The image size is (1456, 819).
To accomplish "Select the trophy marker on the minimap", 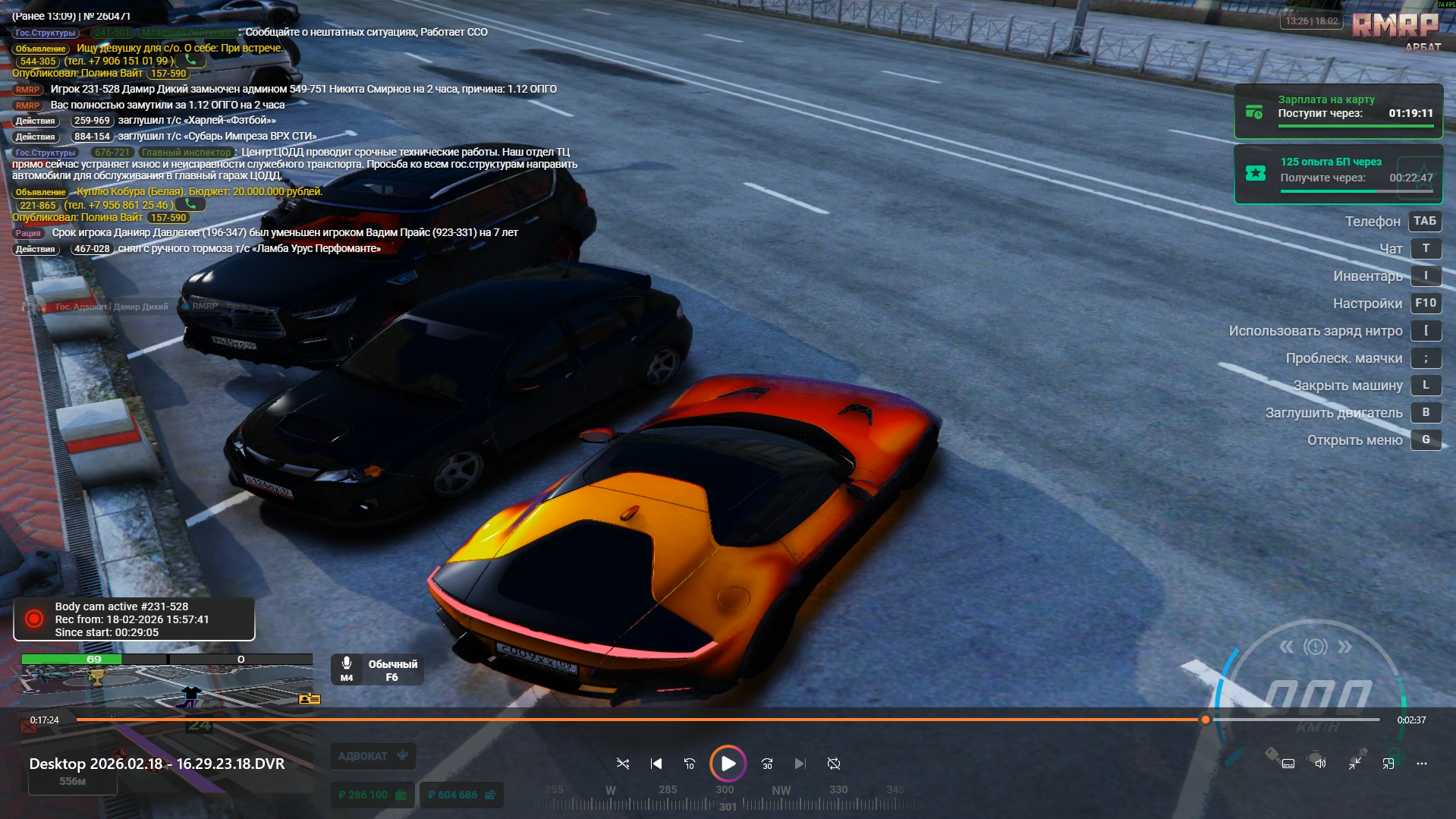I will coord(96,678).
